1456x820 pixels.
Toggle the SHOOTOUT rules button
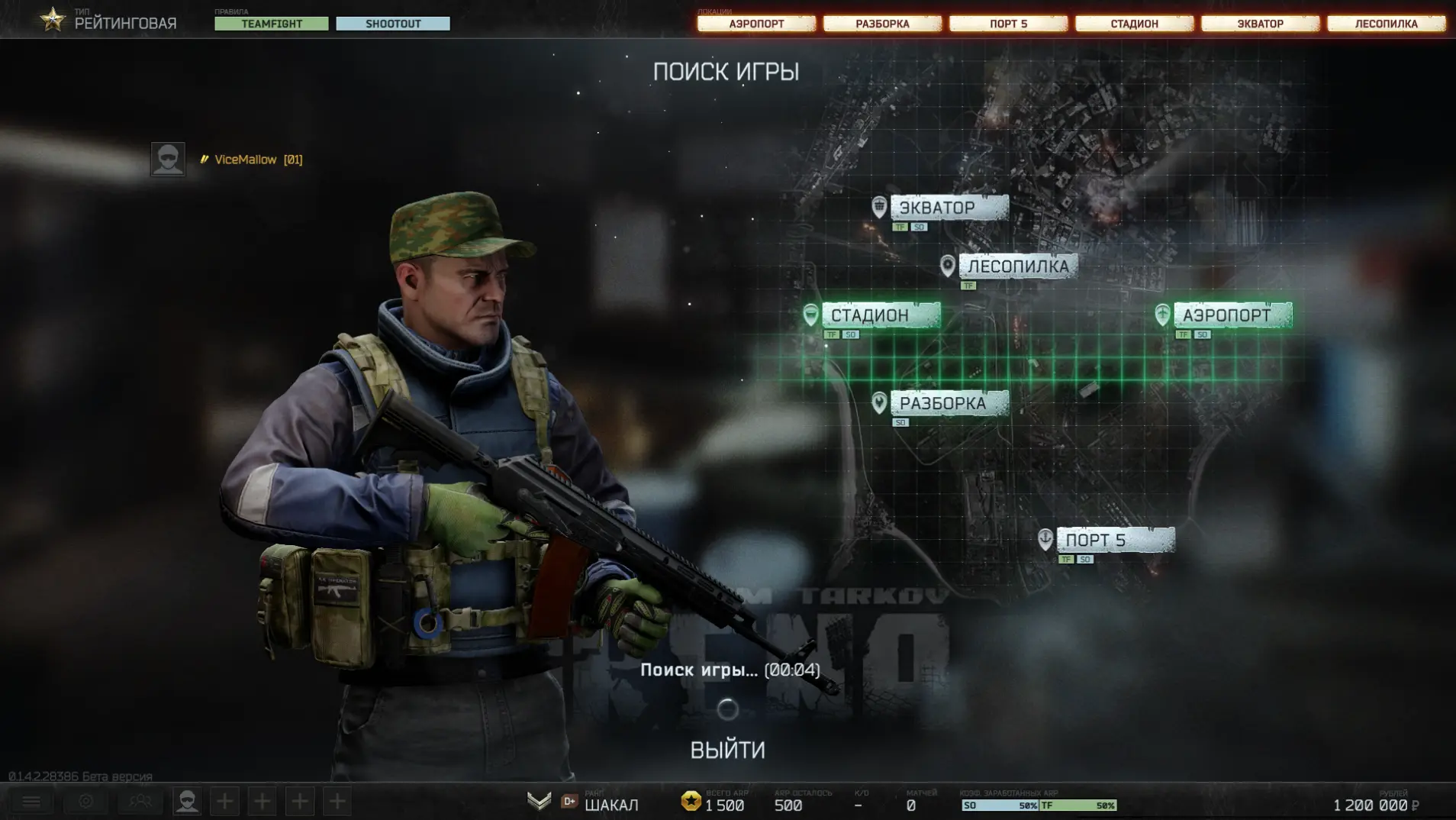pyautogui.click(x=393, y=24)
